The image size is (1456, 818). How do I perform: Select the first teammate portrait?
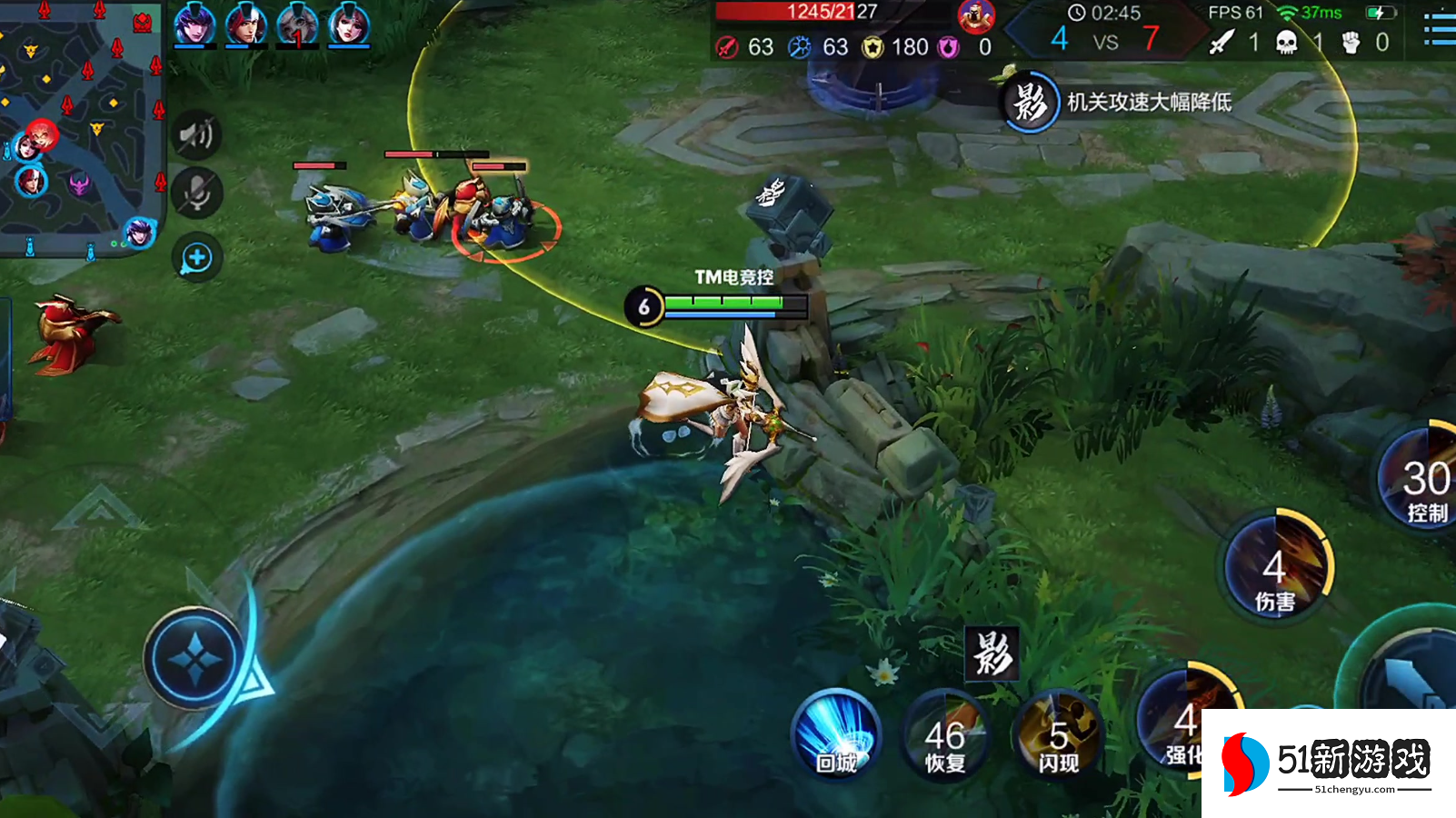pos(194,25)
